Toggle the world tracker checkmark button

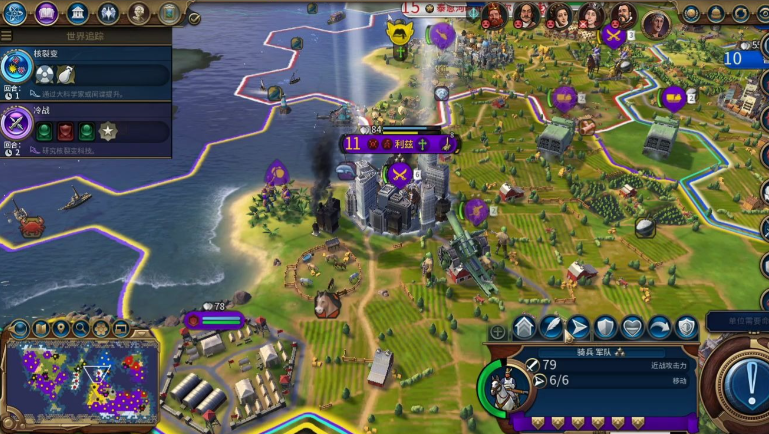(x=194, y=18)
